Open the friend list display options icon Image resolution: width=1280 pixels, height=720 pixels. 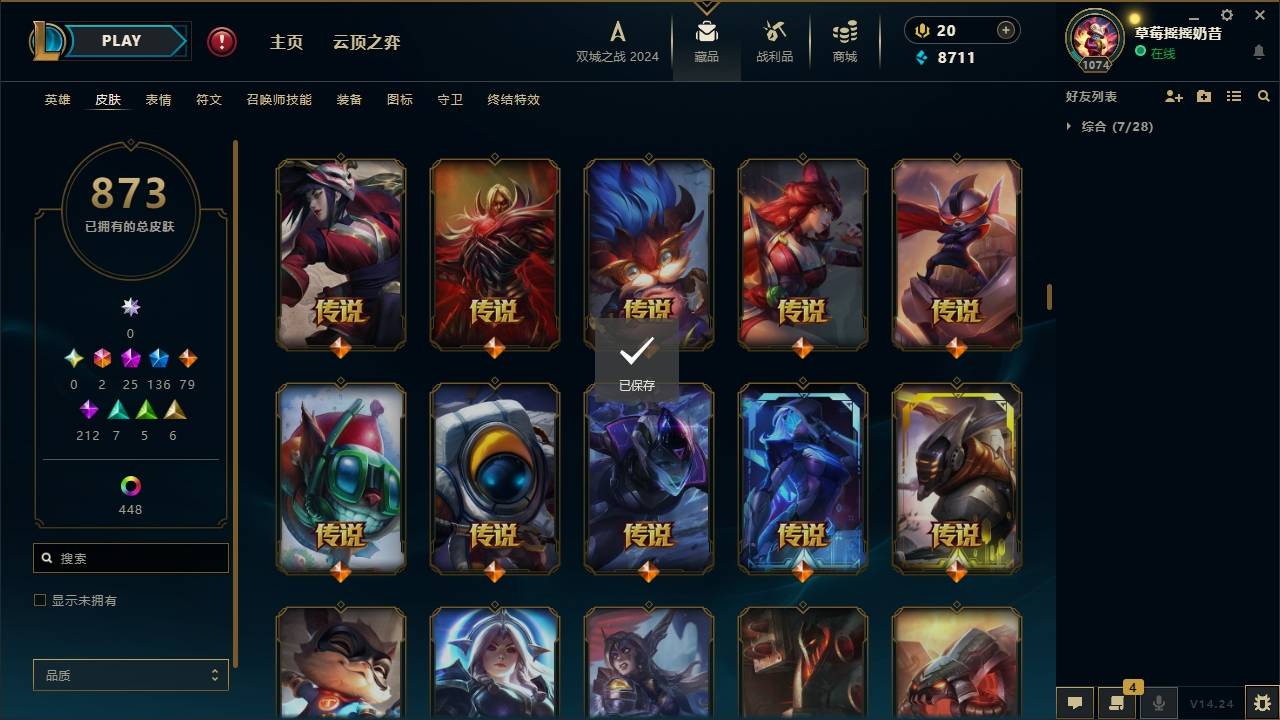[1234, 95]
